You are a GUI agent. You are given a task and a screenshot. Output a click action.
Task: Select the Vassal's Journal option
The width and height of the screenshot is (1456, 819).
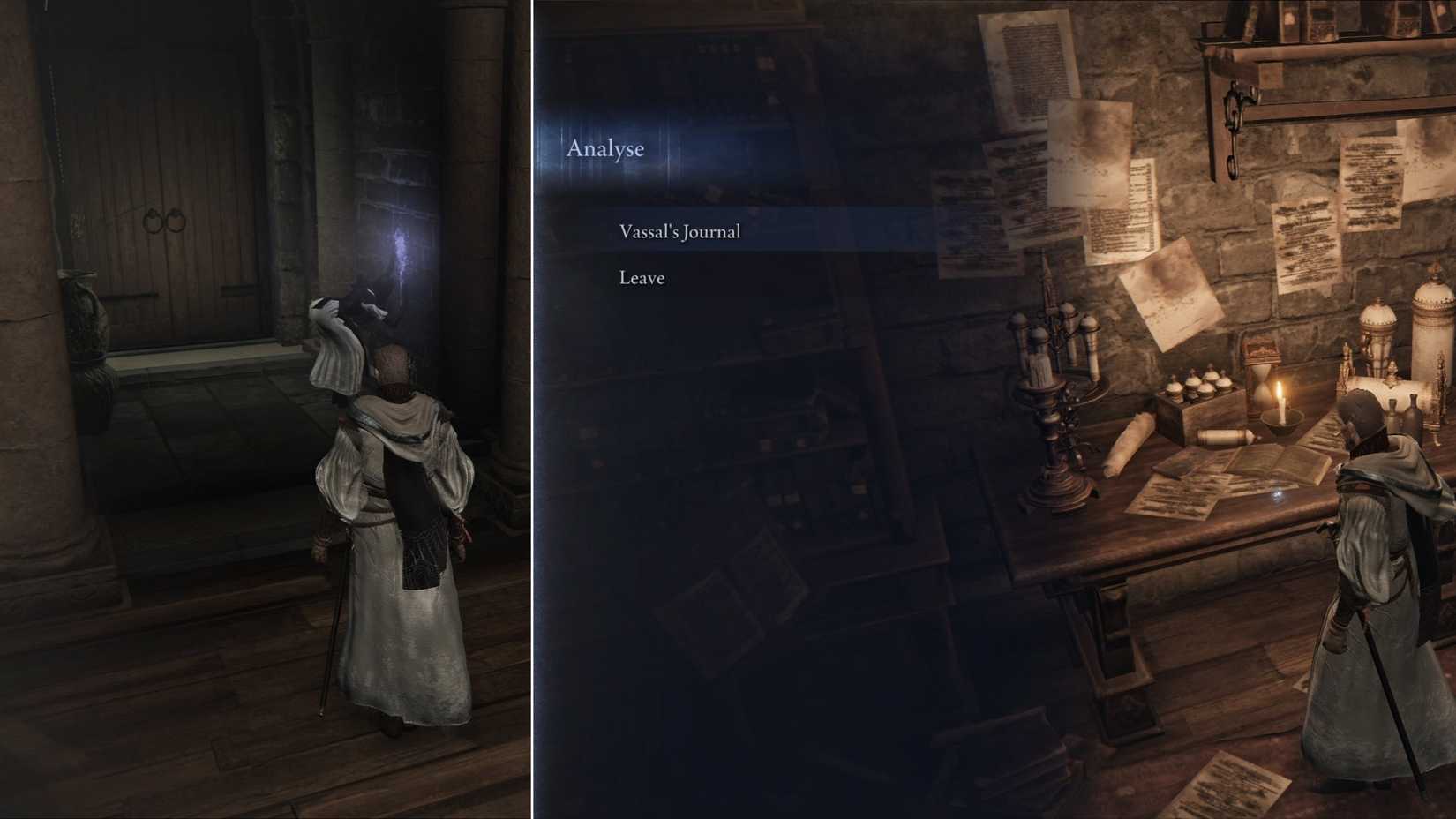point(679,231)
